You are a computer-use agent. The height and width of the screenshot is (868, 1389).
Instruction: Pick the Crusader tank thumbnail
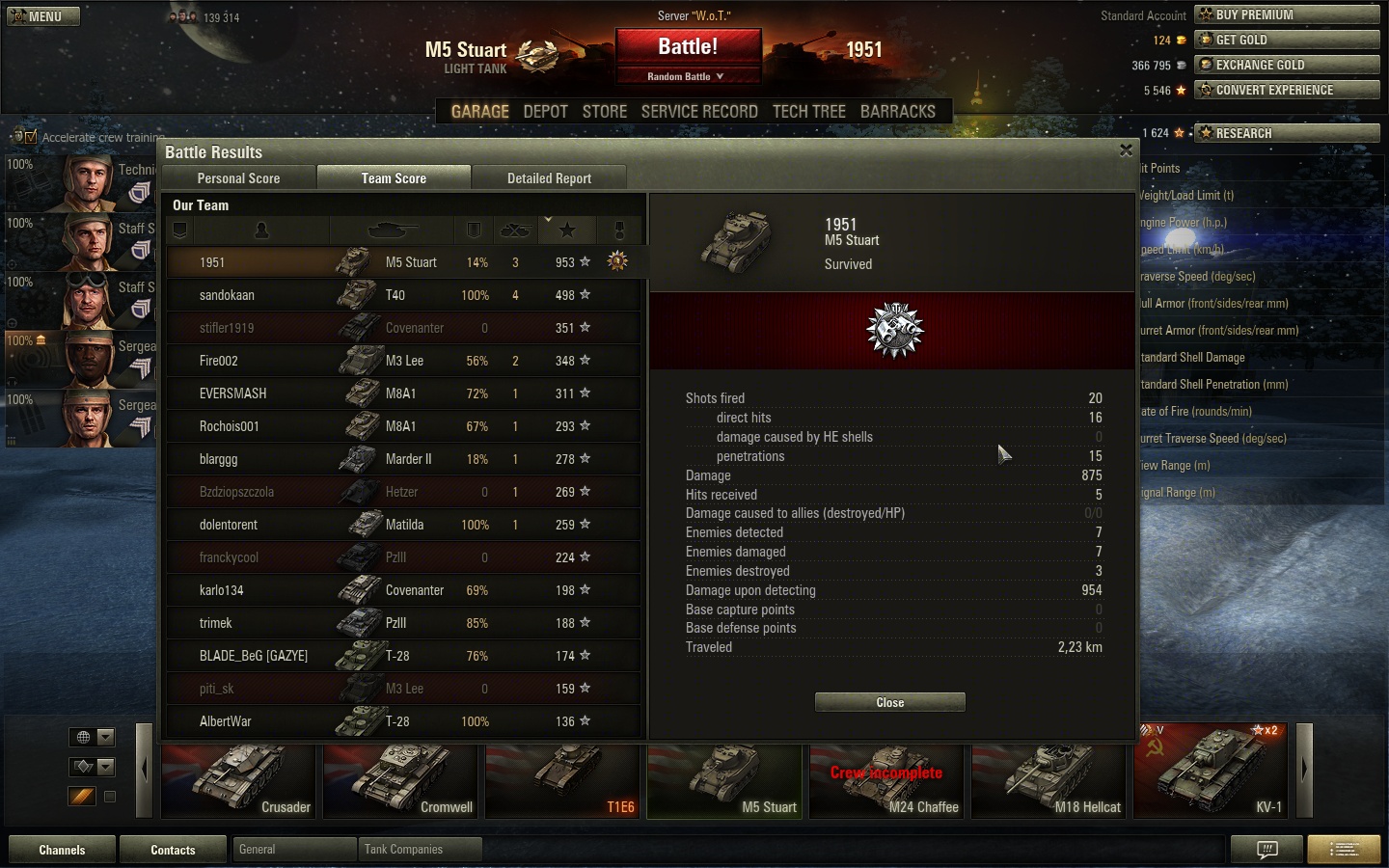pyautogui.click(x=238, y=779)
